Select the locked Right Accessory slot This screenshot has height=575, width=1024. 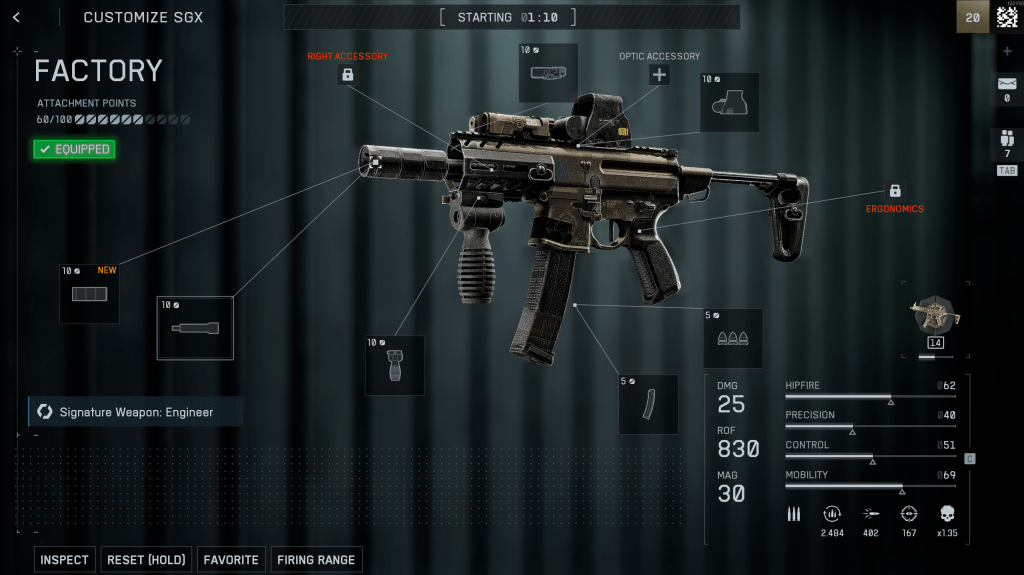347,75
